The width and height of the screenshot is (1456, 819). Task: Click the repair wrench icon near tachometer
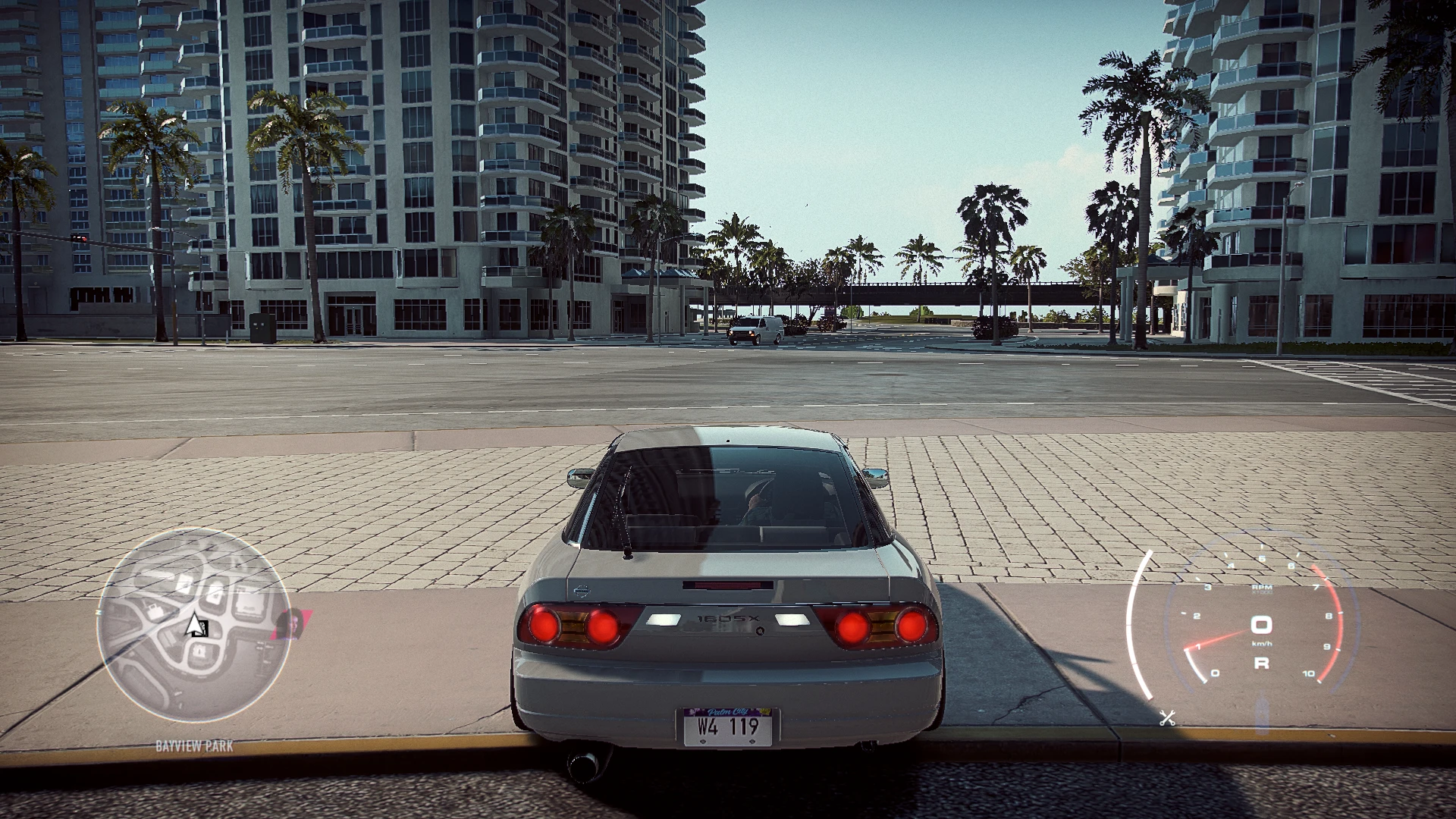click(1166, 717)
